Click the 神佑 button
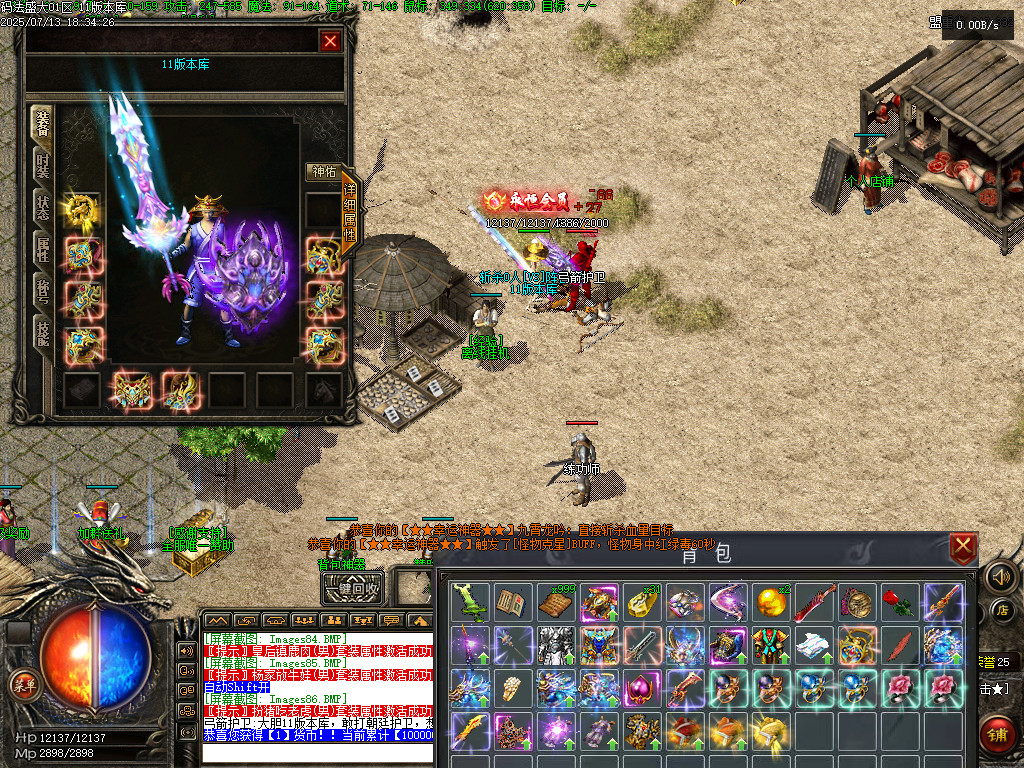 click(324, 172)
